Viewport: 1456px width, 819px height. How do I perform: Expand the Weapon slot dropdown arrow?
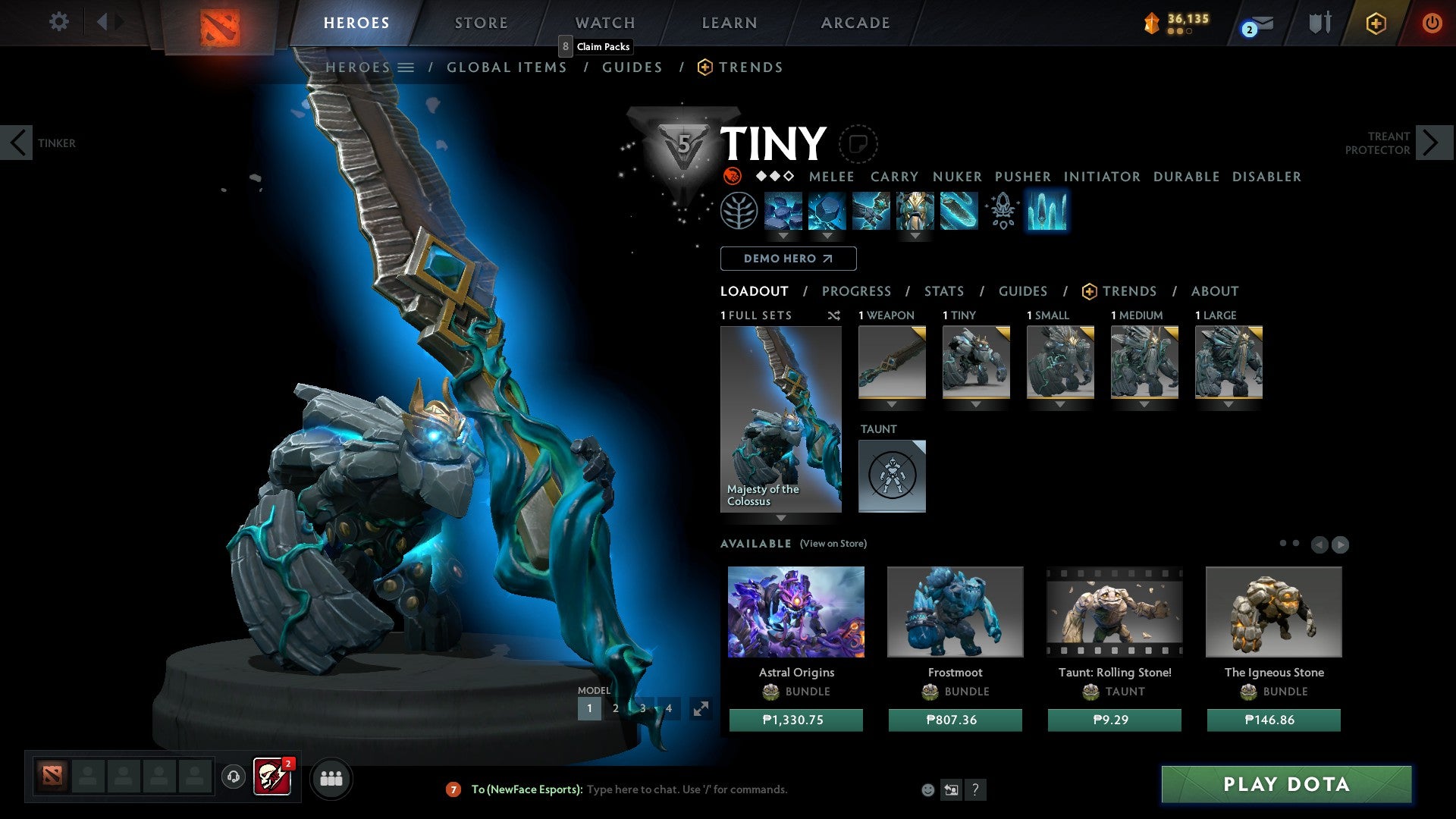coord(891,405)
